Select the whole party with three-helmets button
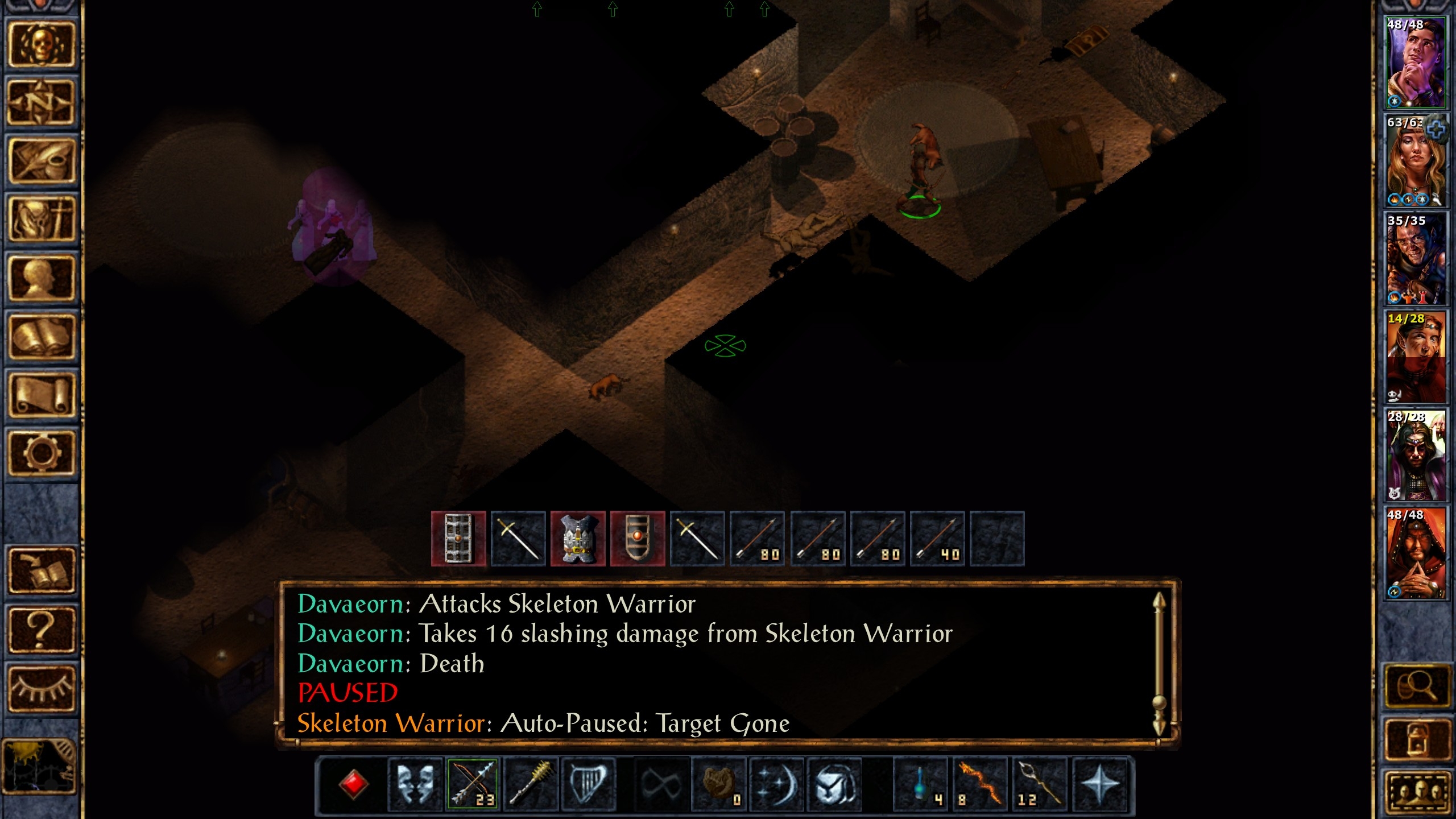Viewport: 1456px width, 819px height. [1416, 791]
